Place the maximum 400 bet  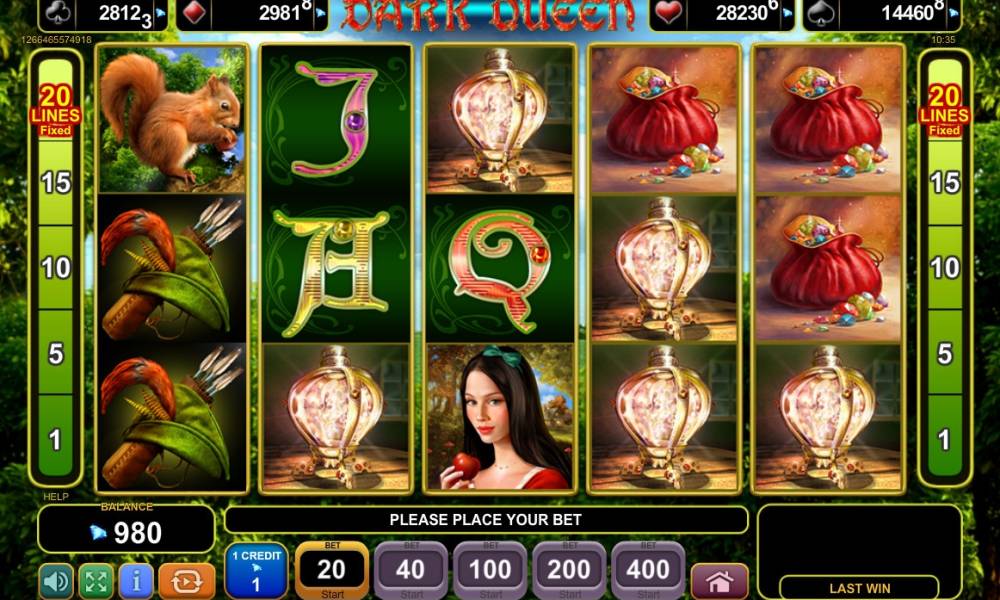point(648,571)
